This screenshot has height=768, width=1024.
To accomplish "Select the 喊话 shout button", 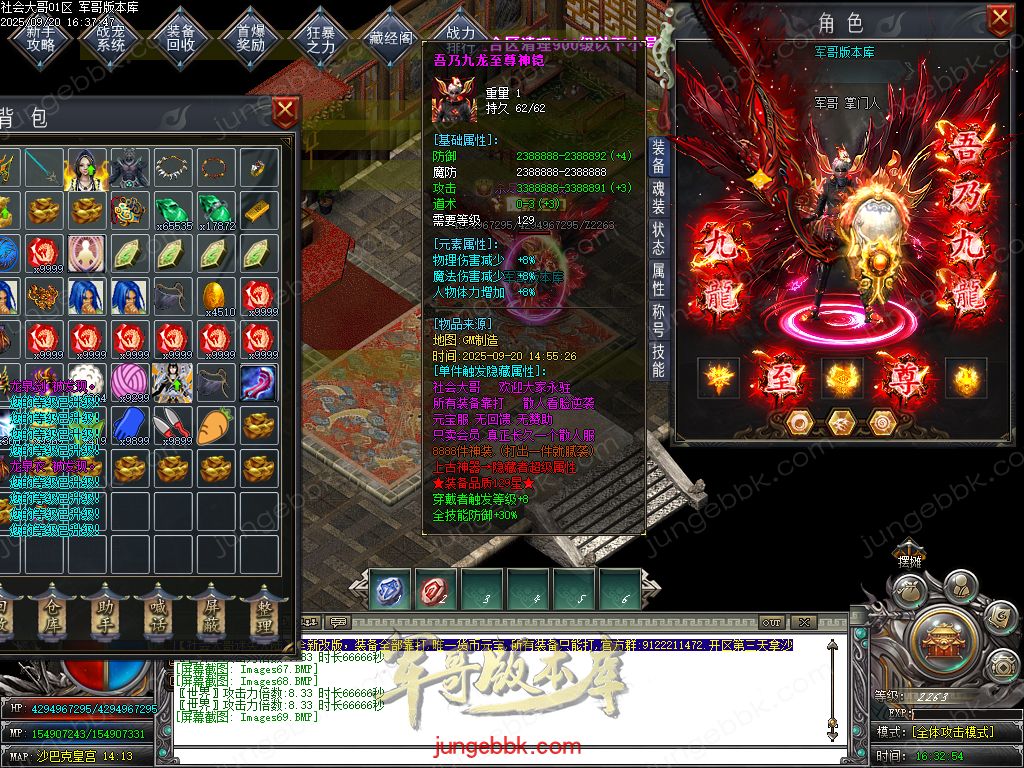I will (x=157, y=614).
